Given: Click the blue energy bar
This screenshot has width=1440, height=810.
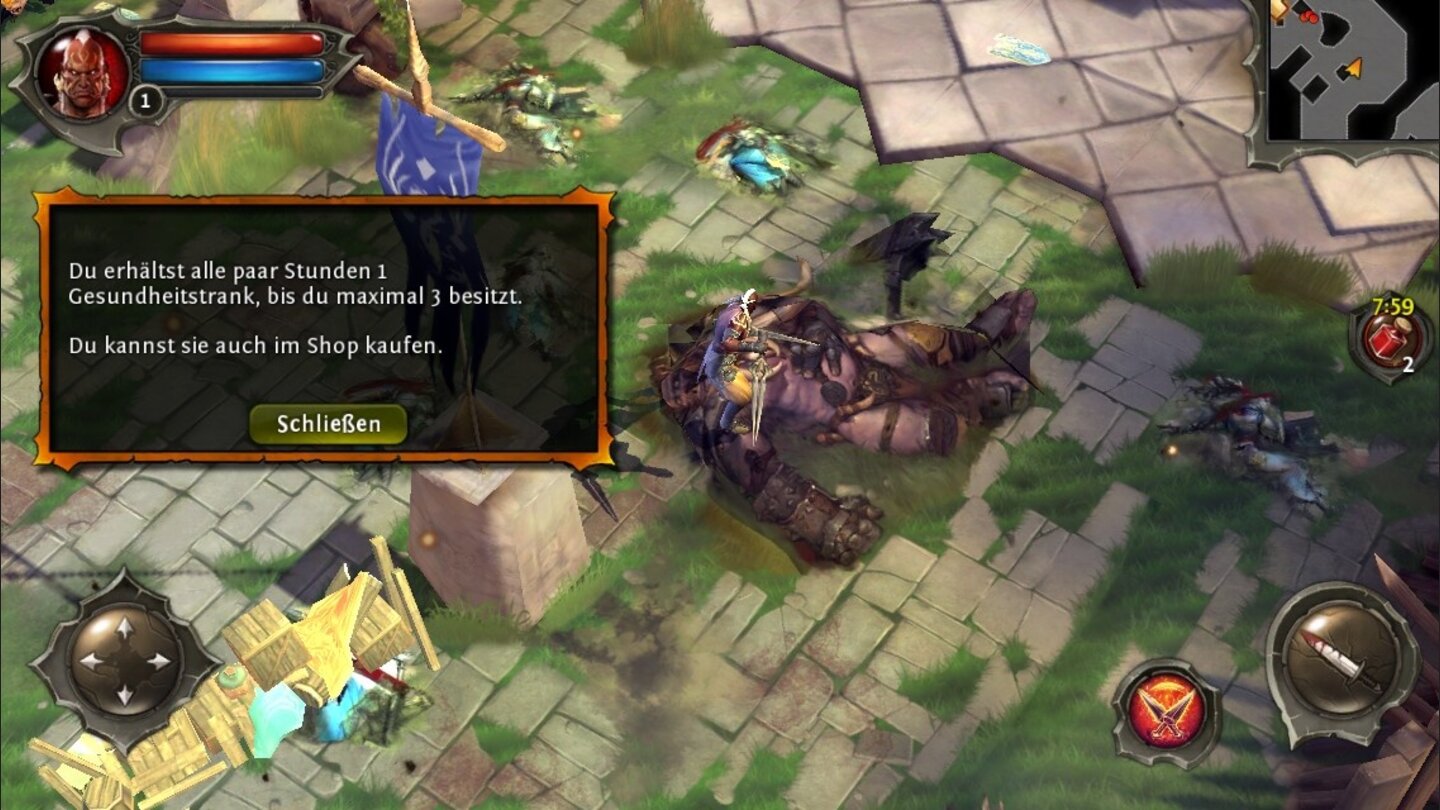Looking at the screenshot, I should pyautogui.click(x=235, y=69).
